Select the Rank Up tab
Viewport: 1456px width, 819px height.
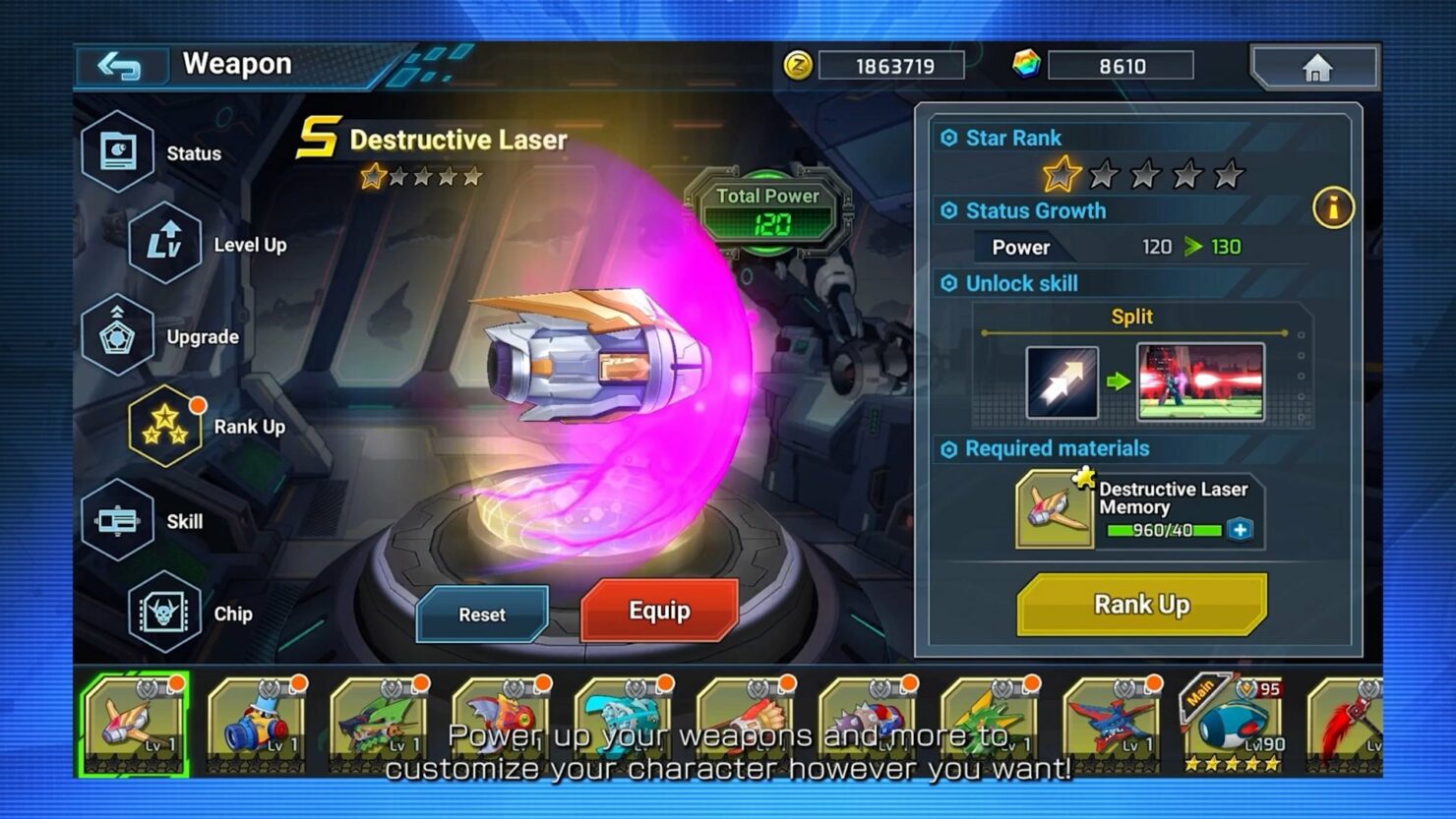pyautogui.click(x=166, y=427)
